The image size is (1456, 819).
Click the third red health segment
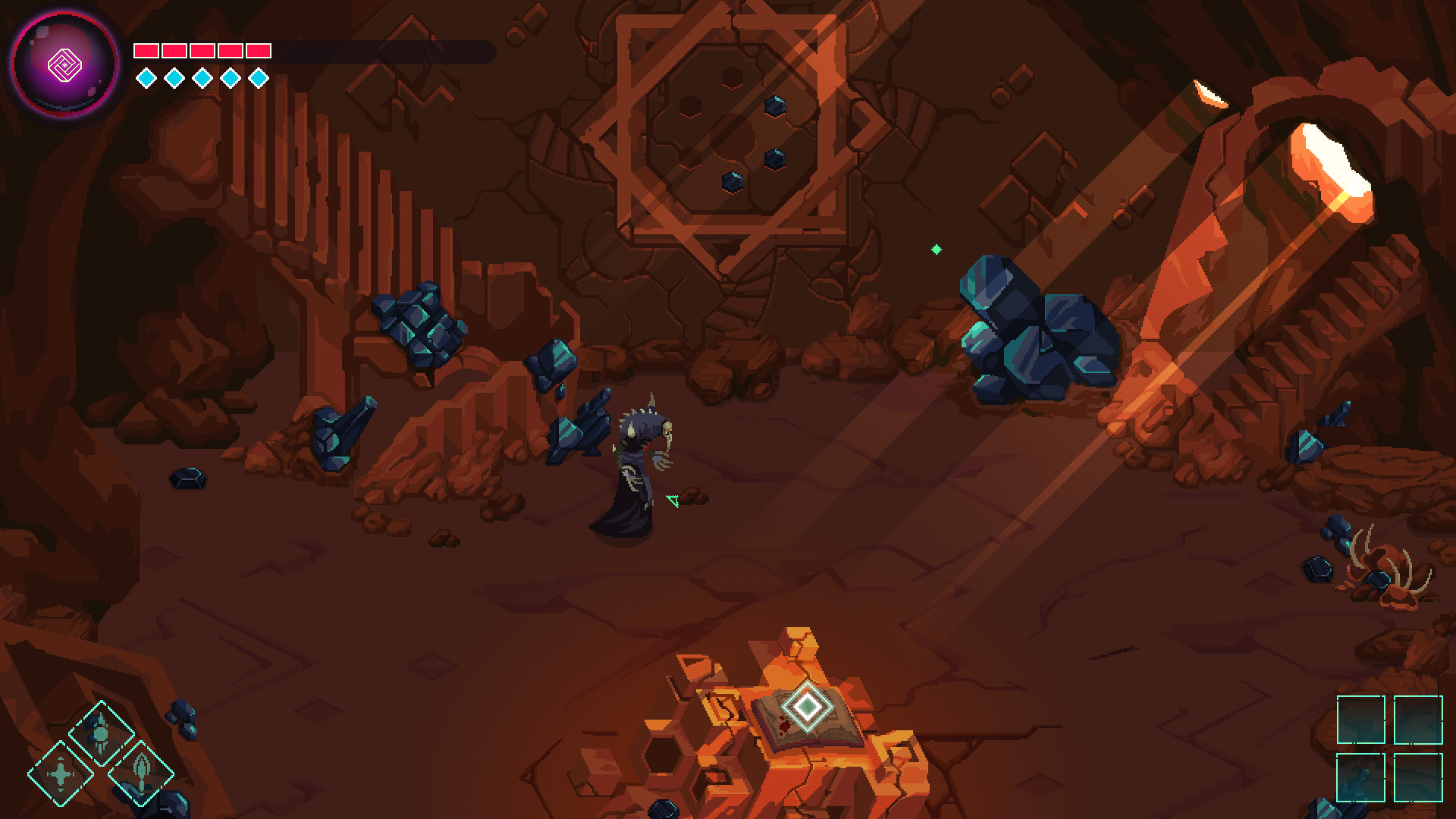pyautogui.click(x=202, y=50)
